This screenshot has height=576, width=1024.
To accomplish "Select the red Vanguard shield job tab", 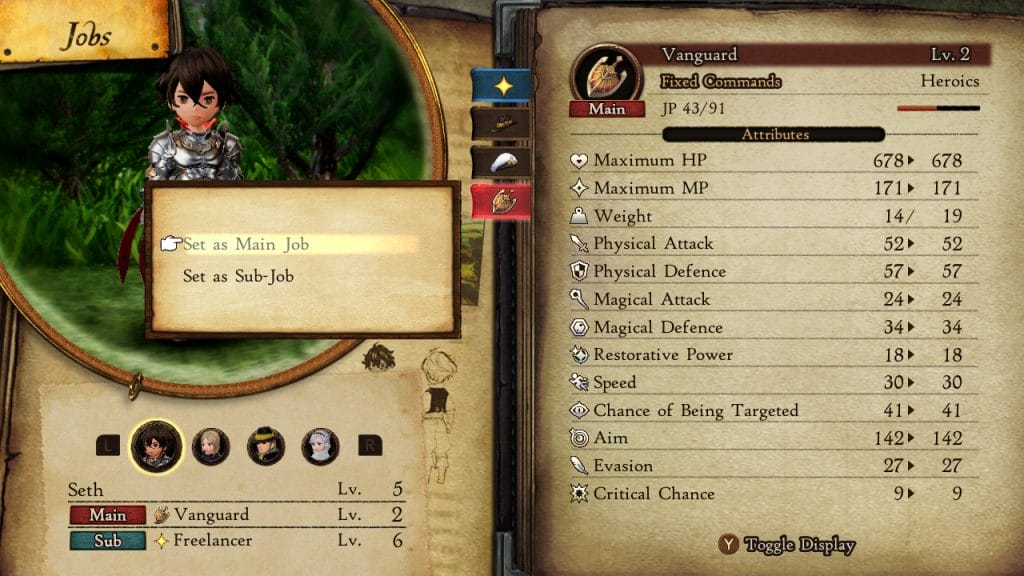I will coord(501,201).
